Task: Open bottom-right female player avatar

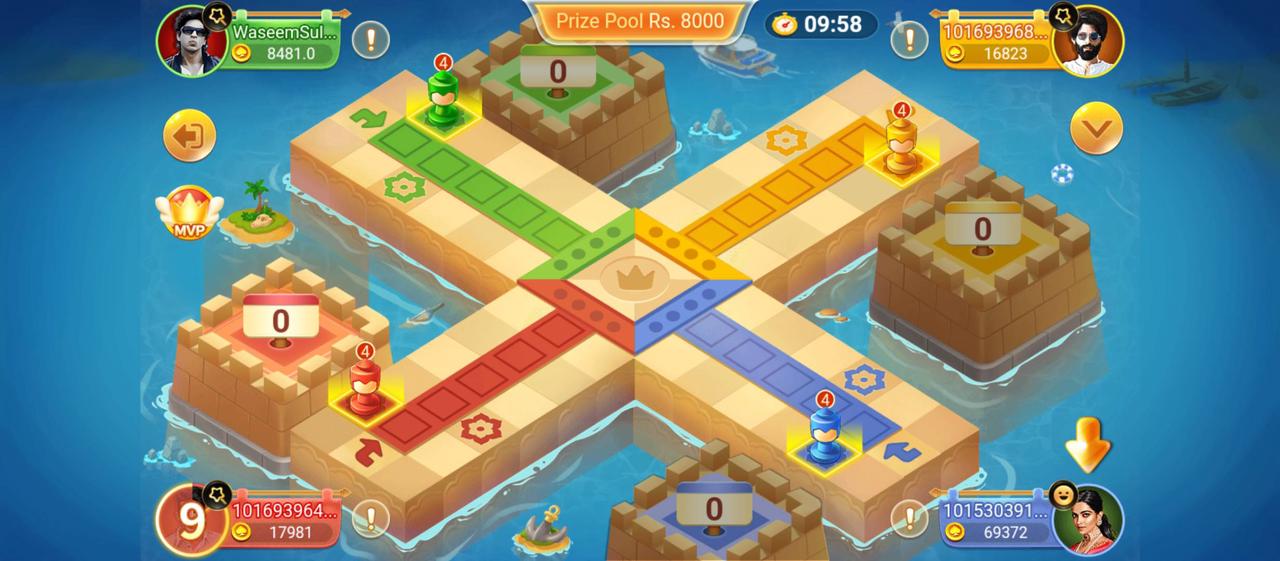Action: click(1091, 519)
